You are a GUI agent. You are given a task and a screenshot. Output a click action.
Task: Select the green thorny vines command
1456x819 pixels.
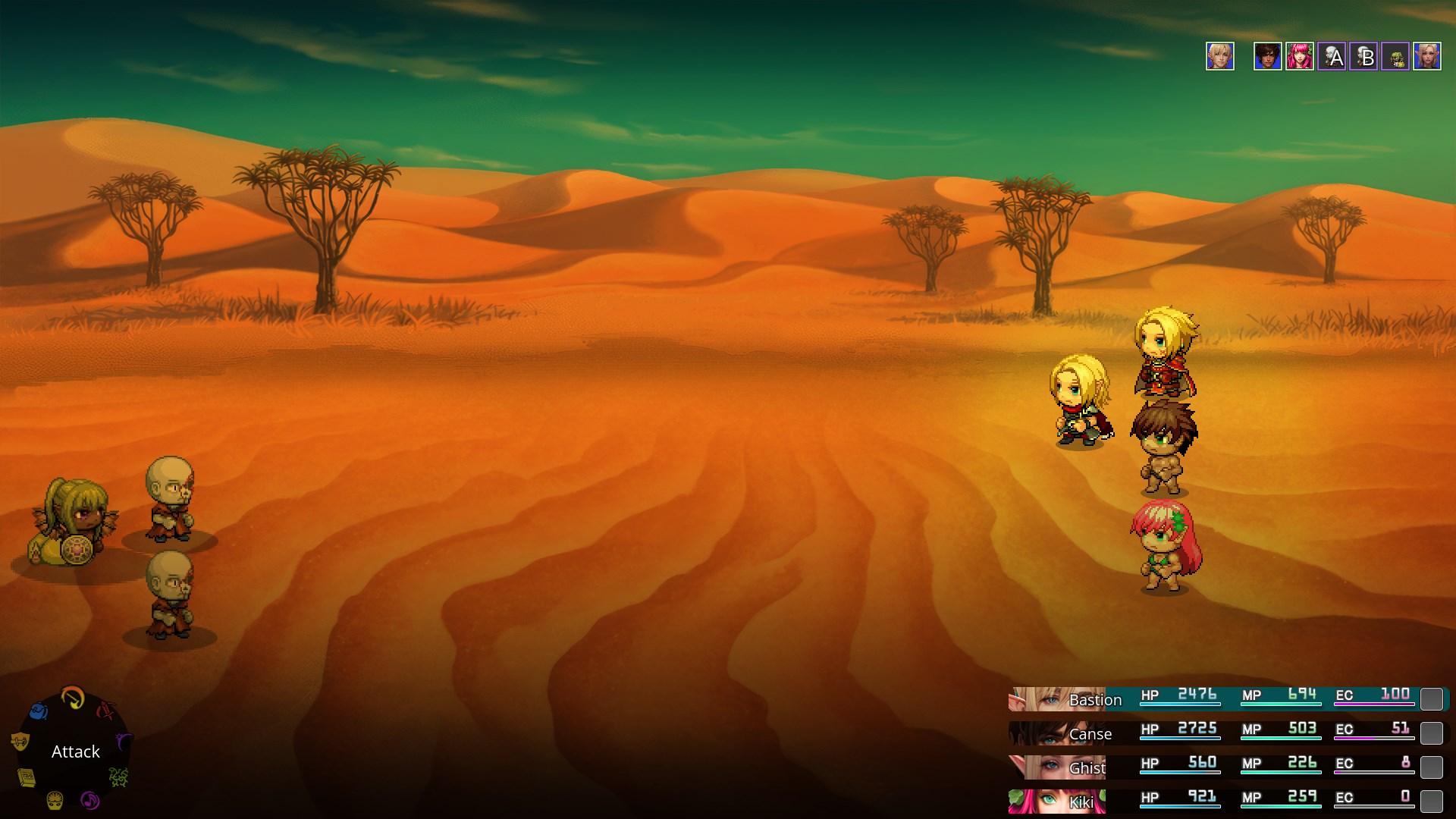(118, 777)
